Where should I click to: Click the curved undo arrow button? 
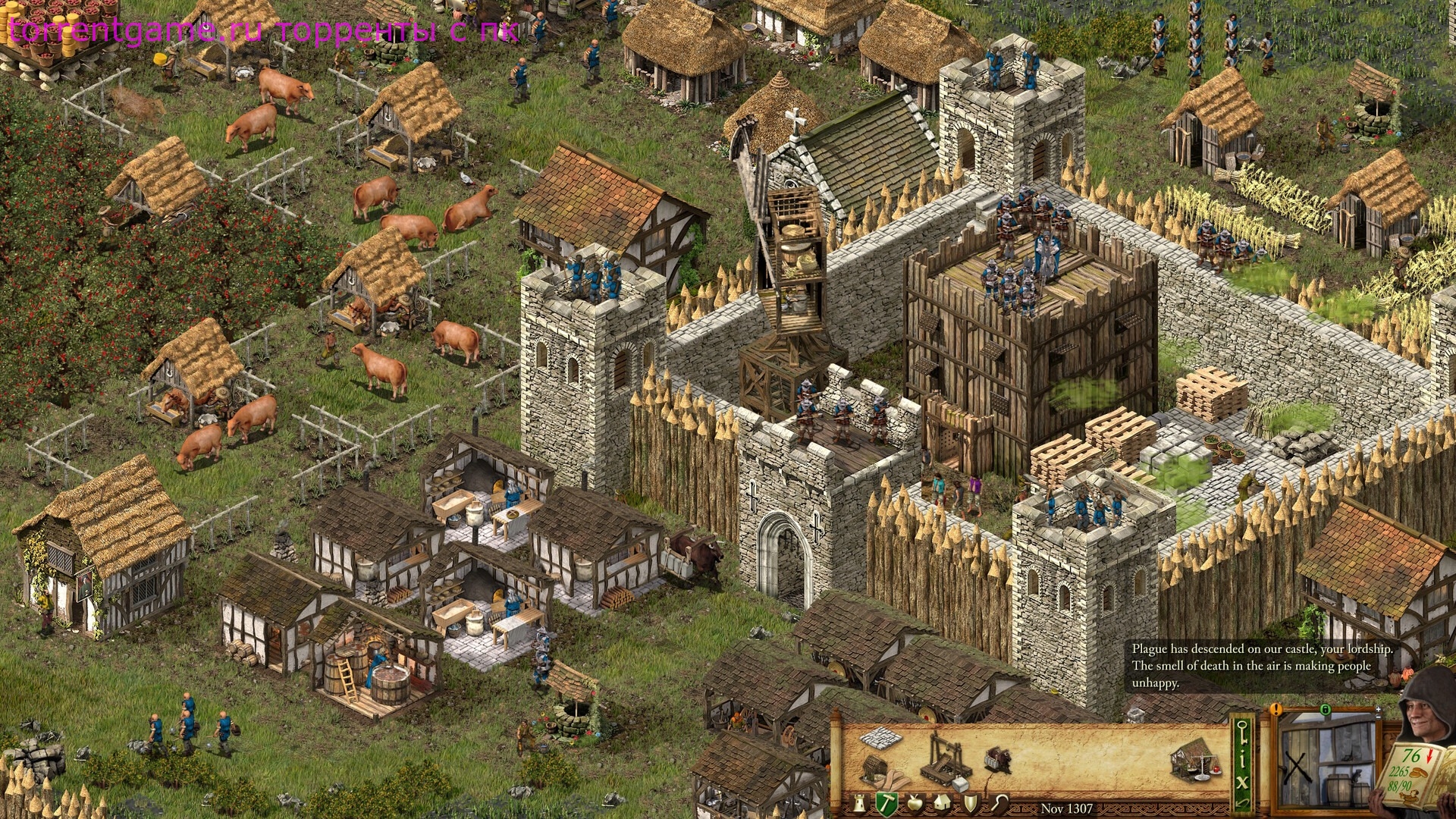click(x=1241, y=802)
